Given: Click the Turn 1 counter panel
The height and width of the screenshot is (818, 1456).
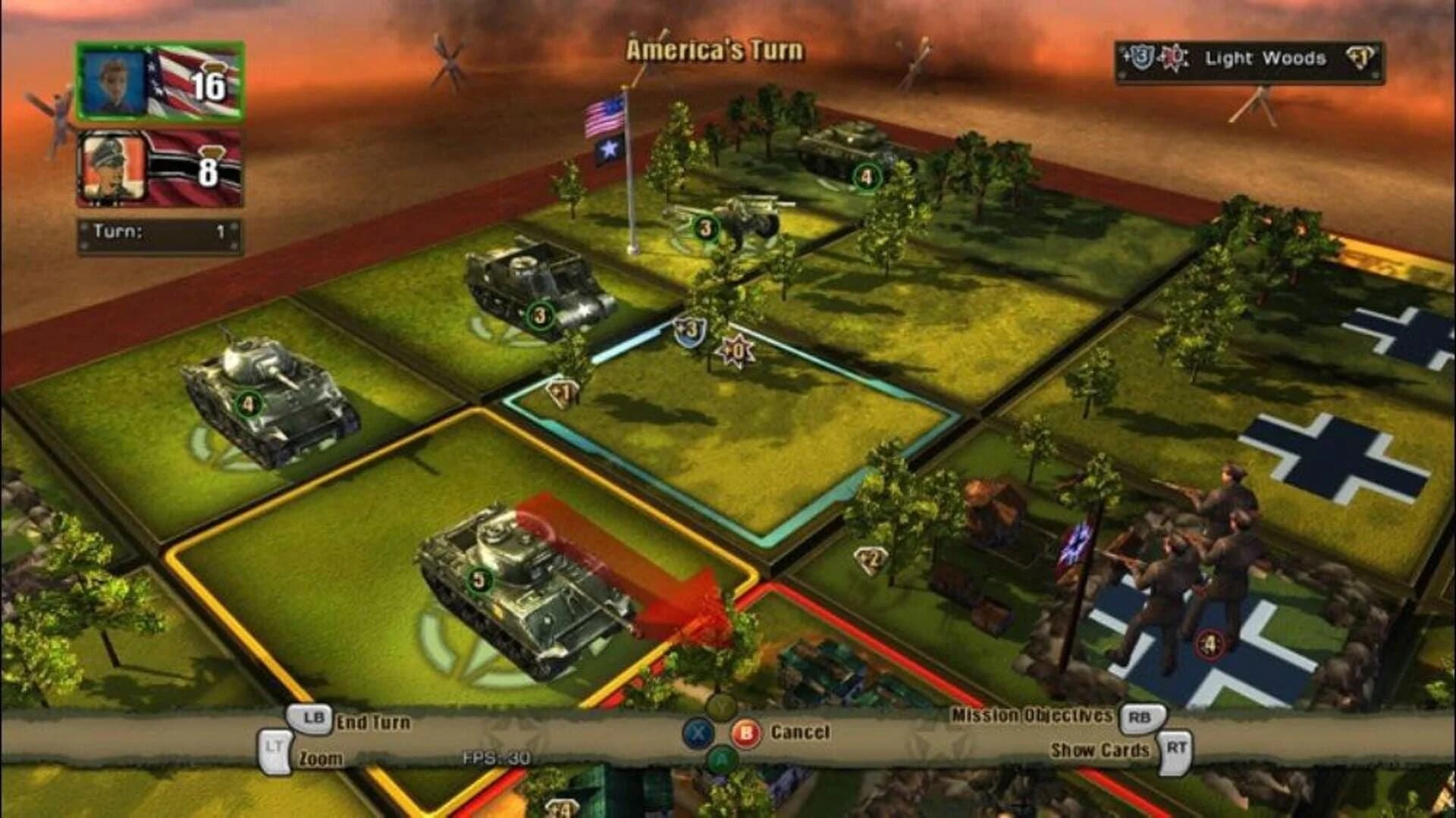Looking at the screenshot, I should tap(159, 231).
